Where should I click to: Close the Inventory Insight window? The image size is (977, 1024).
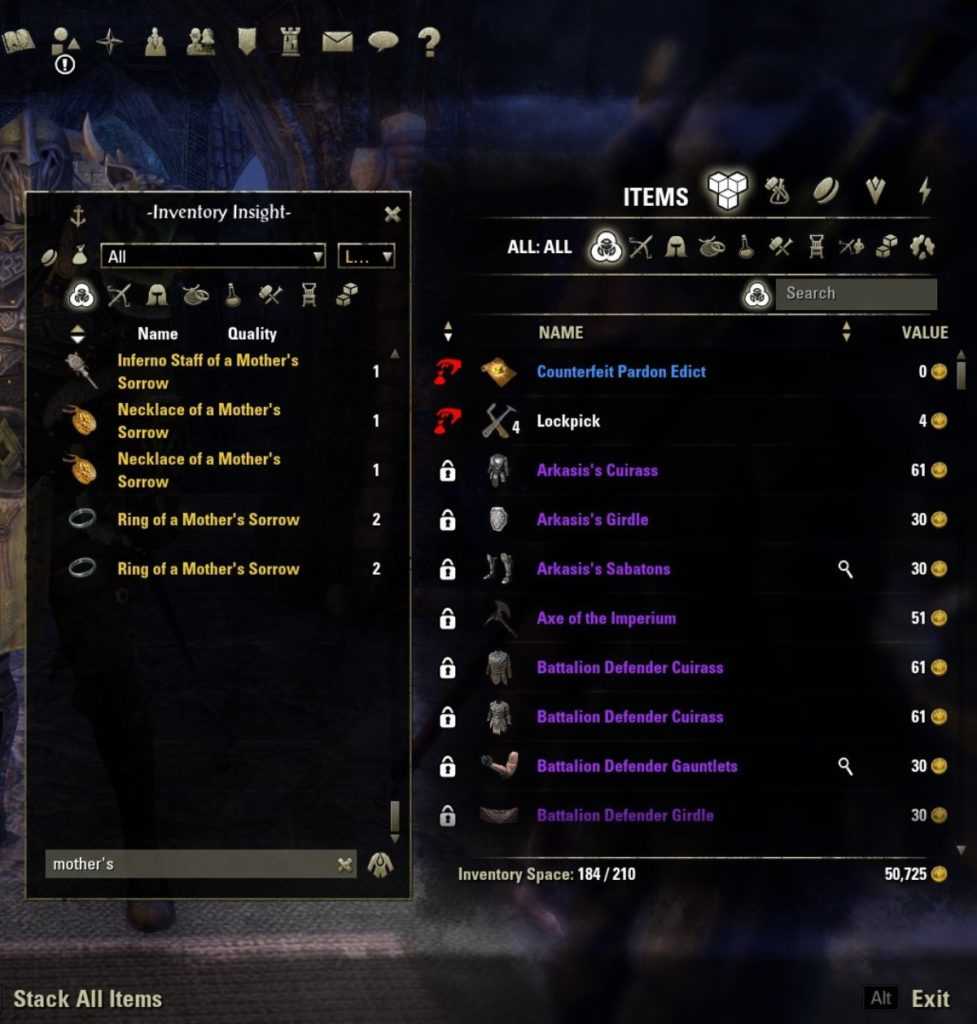point(392,214)
